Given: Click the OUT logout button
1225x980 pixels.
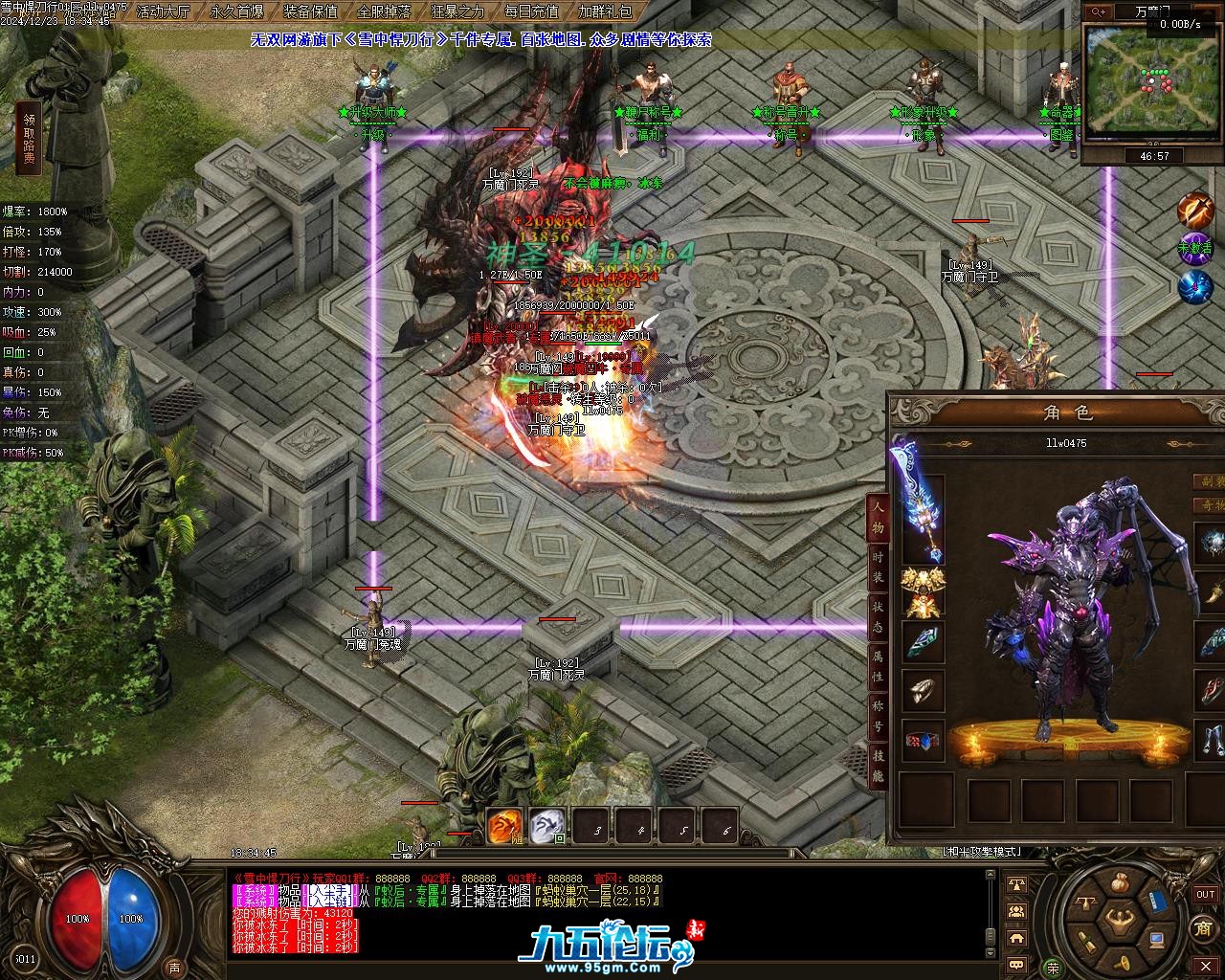Looking at the screenshot, I should click(1205, 894).
